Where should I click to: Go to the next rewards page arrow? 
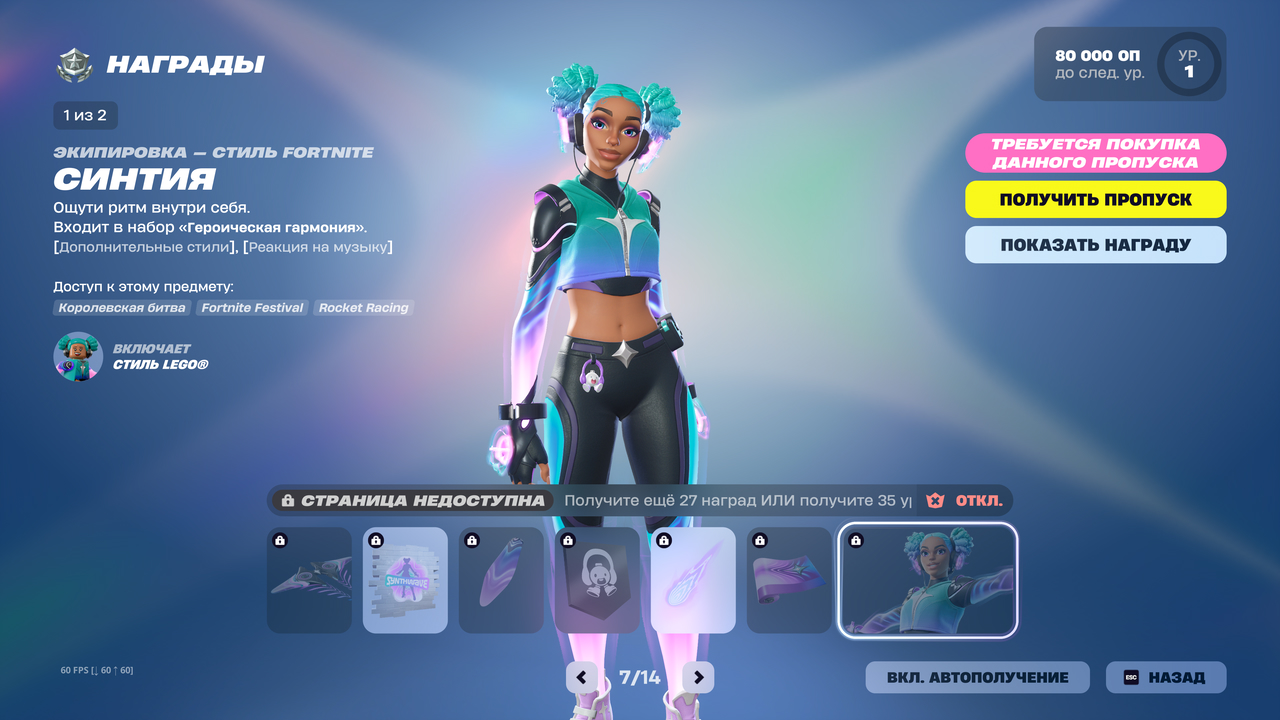(x=698, y=677)
